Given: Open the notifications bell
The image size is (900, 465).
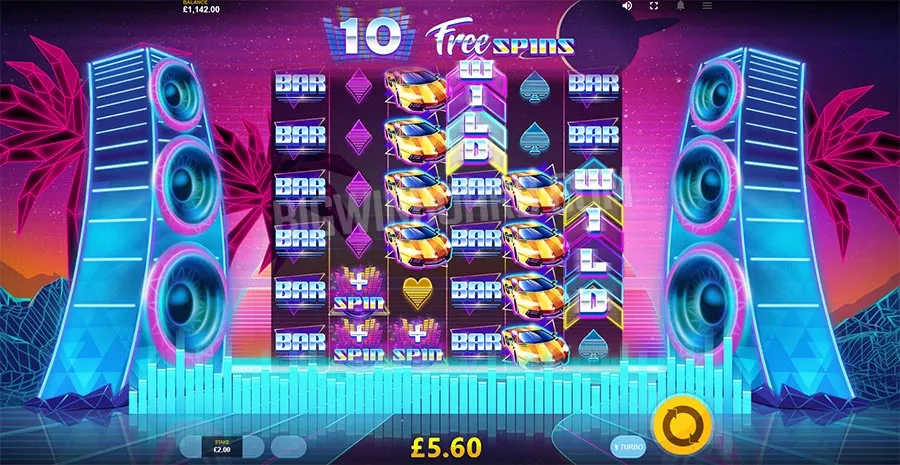Looking at the screenshot, I should [681, 6].
